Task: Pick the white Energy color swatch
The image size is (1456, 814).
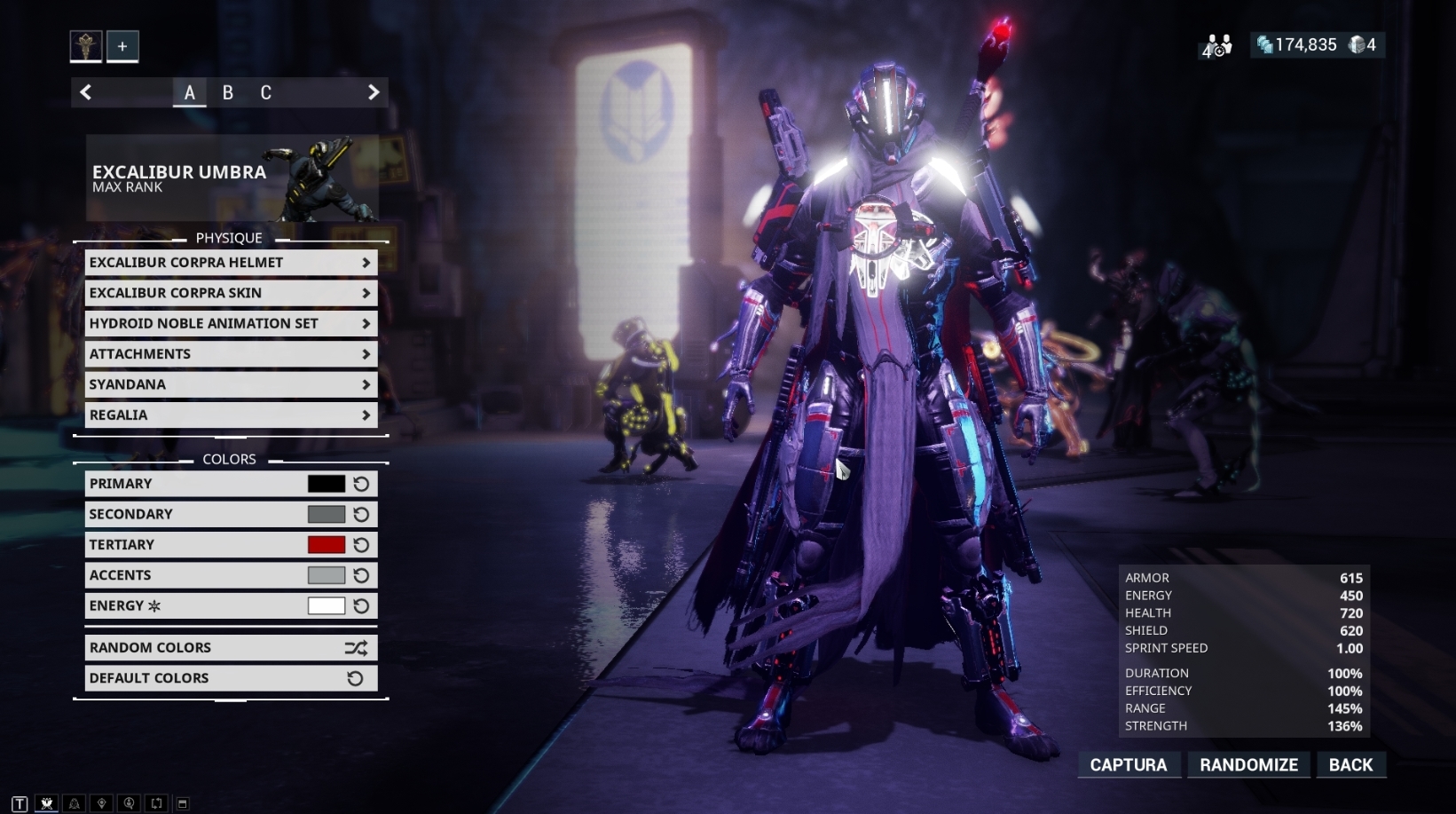Action: click(326, 605)
